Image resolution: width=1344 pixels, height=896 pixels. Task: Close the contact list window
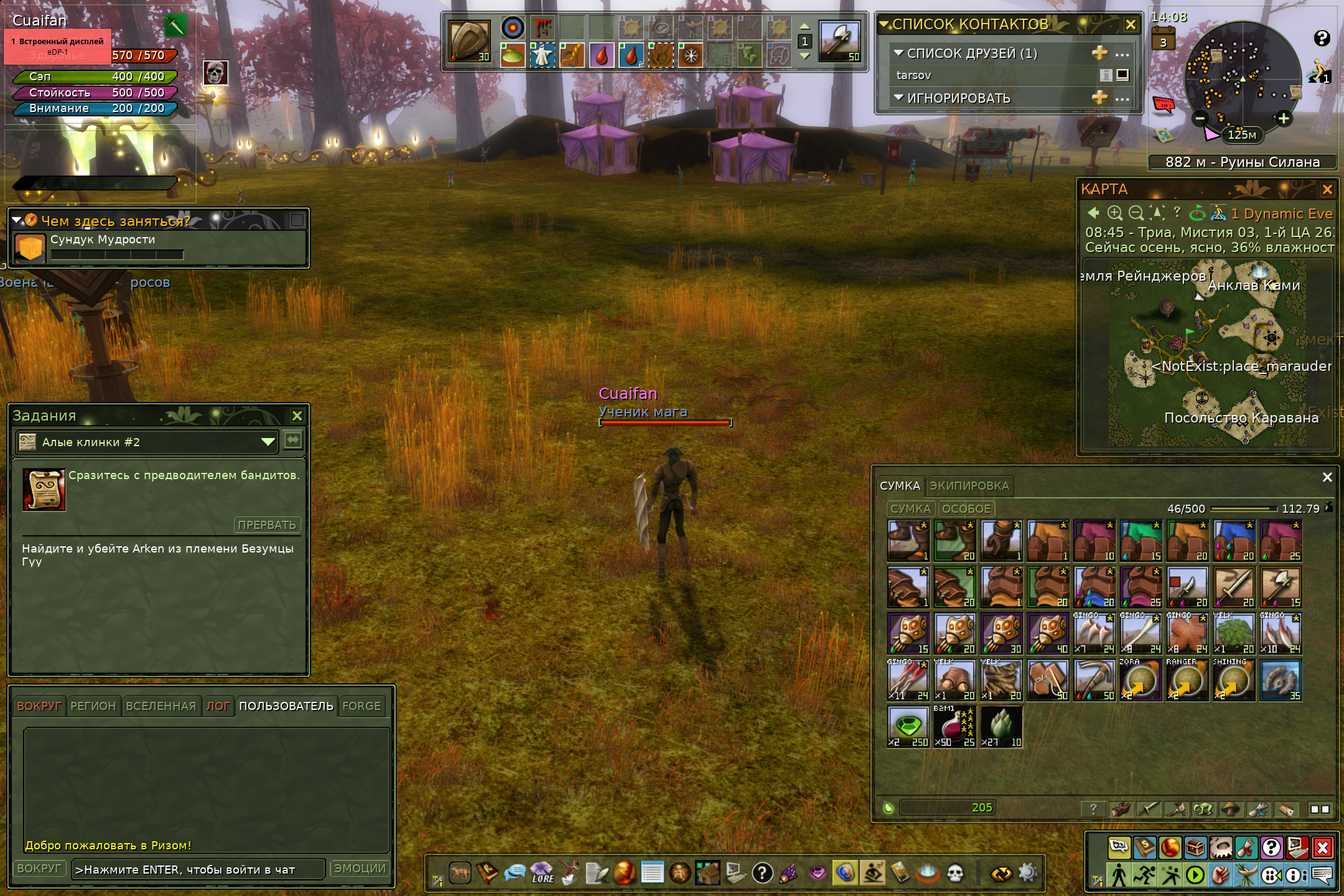(1131, 25)
